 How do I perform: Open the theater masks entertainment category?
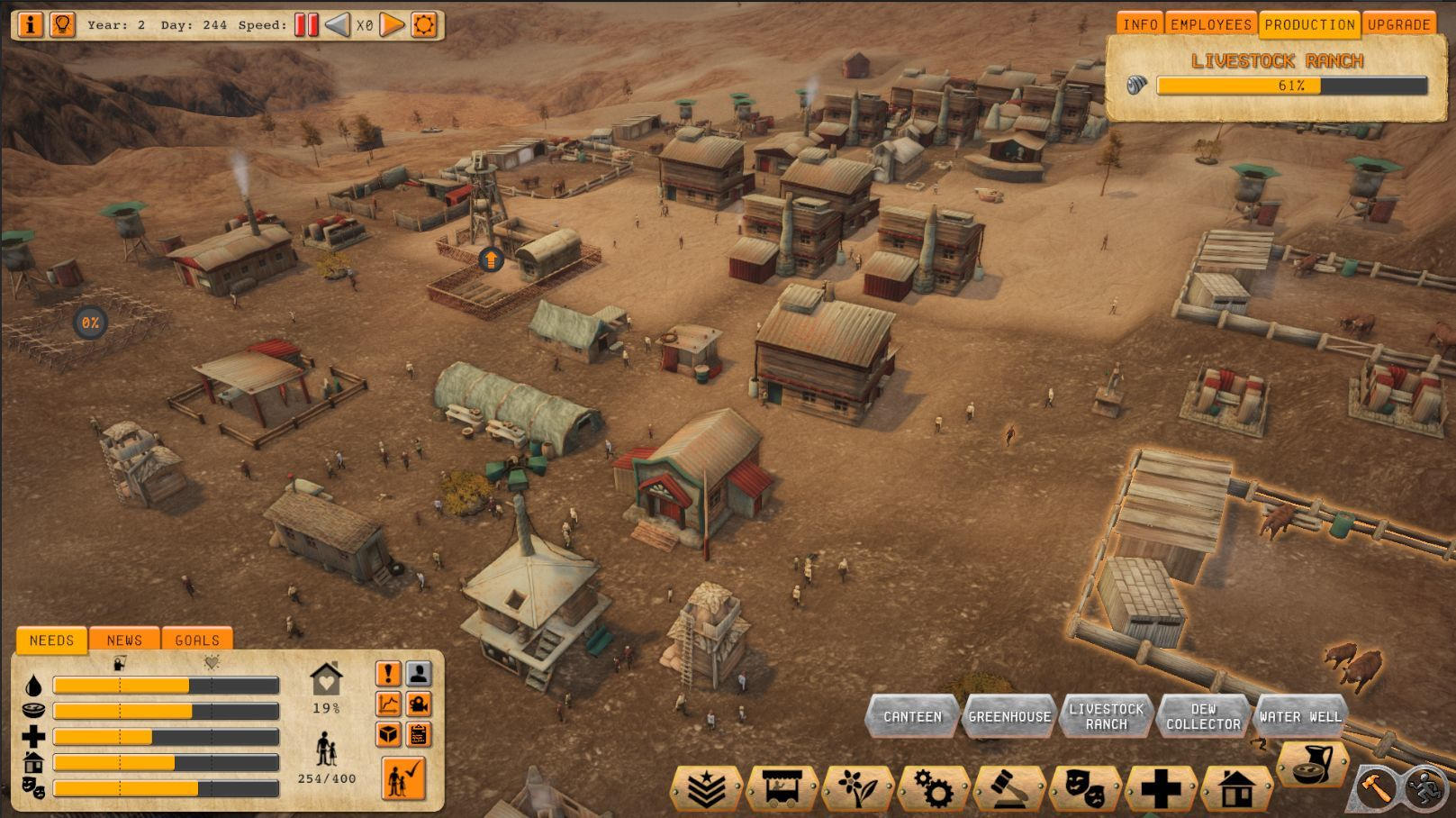click(1085, 789)
